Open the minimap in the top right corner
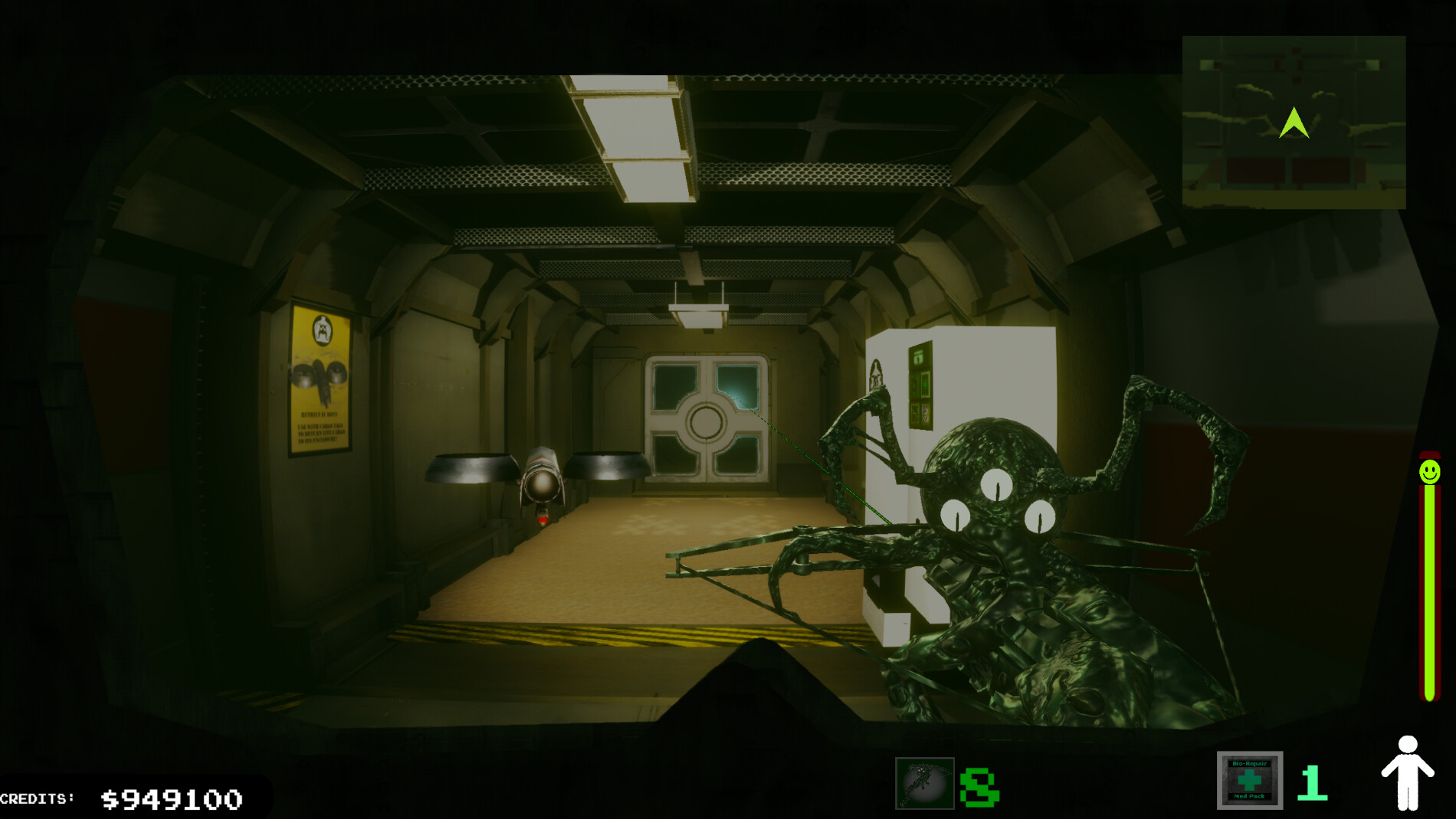The width and height of the screenshot is (1456, 819). coord(1294,123)
